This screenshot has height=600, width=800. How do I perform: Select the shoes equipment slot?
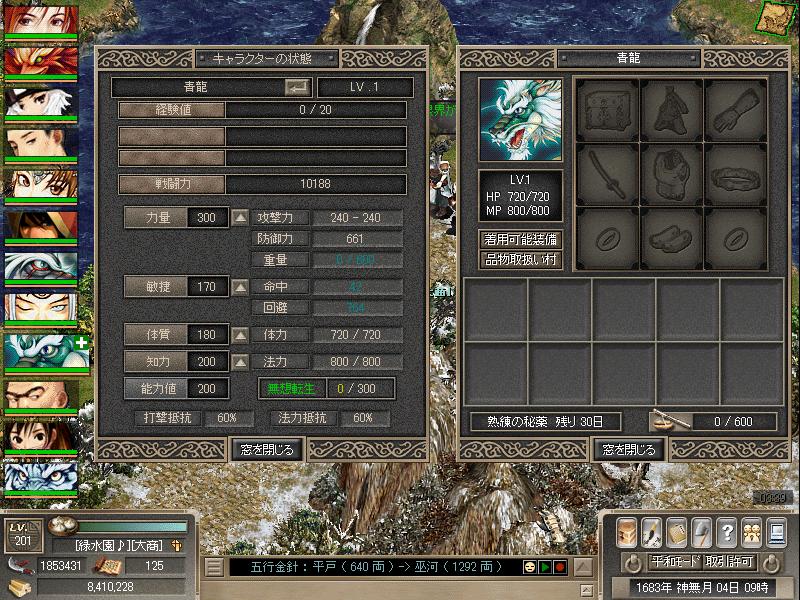(x=670, y=240)
